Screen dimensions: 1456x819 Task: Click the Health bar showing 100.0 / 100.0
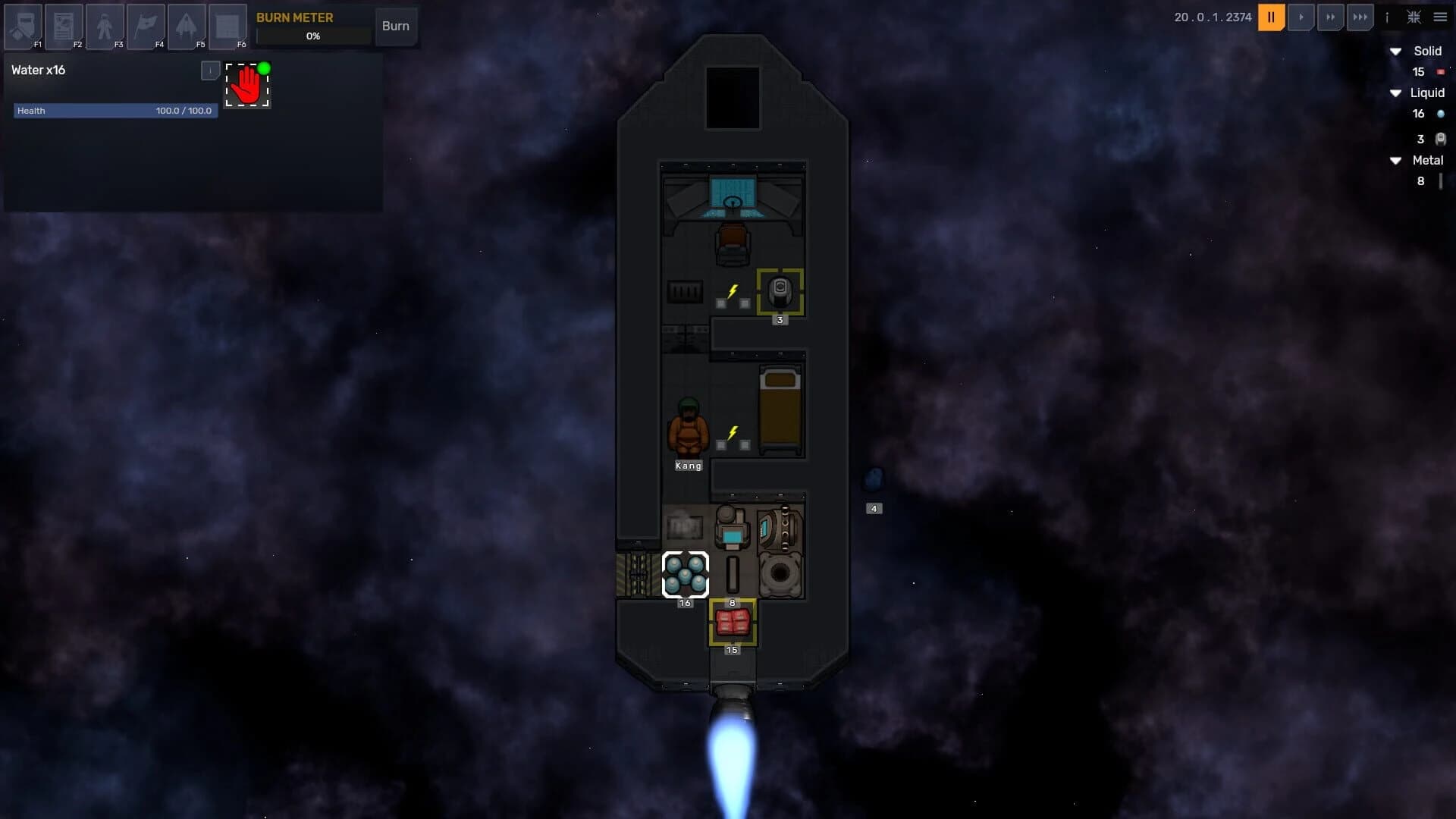(114, 111)
